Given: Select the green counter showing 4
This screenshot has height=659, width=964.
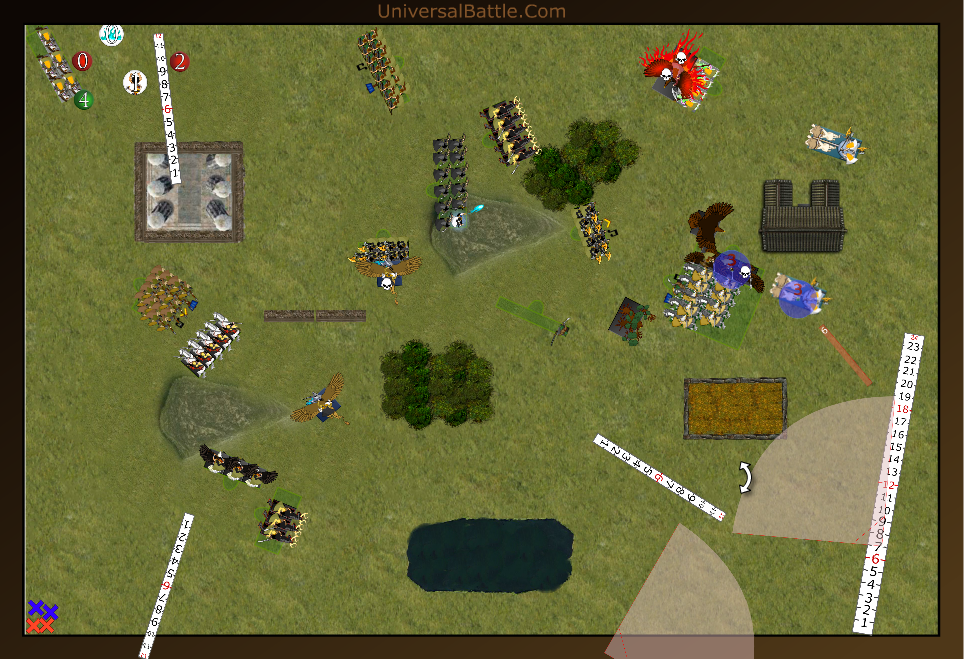Looking at the screenshot, I should (x=84, y=100).
